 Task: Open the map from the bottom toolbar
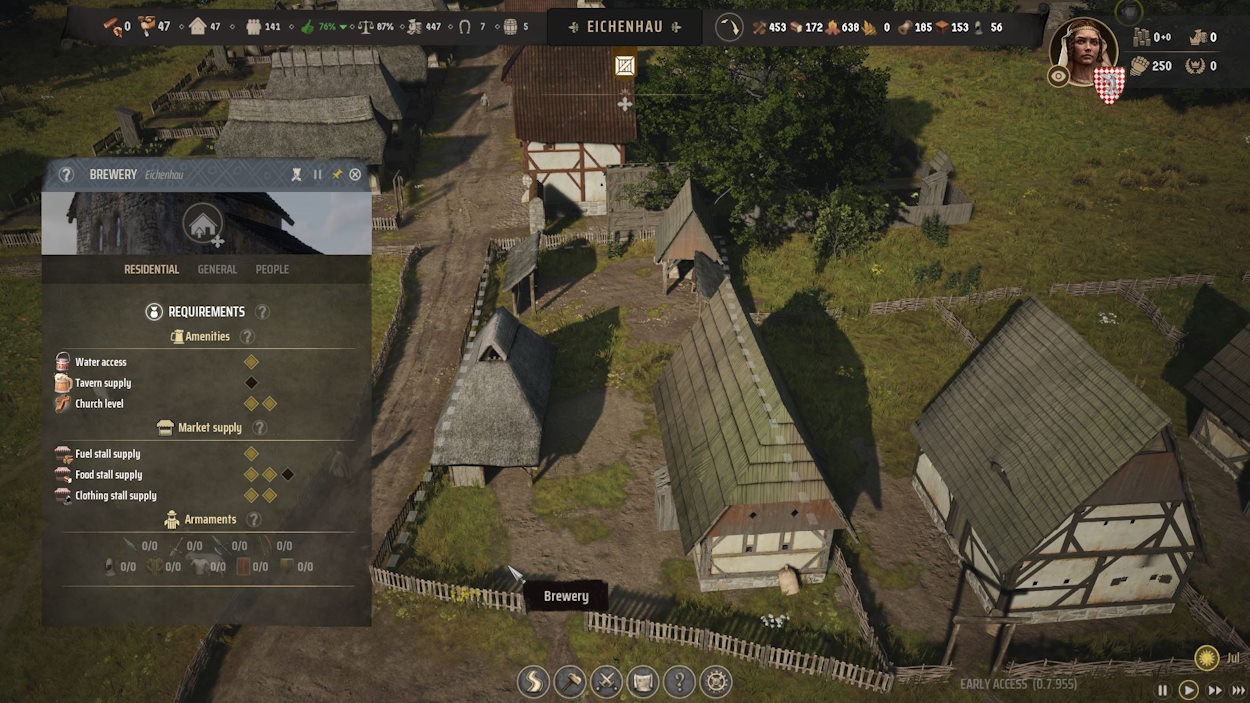pyautogui.click(x=643, y=682)
